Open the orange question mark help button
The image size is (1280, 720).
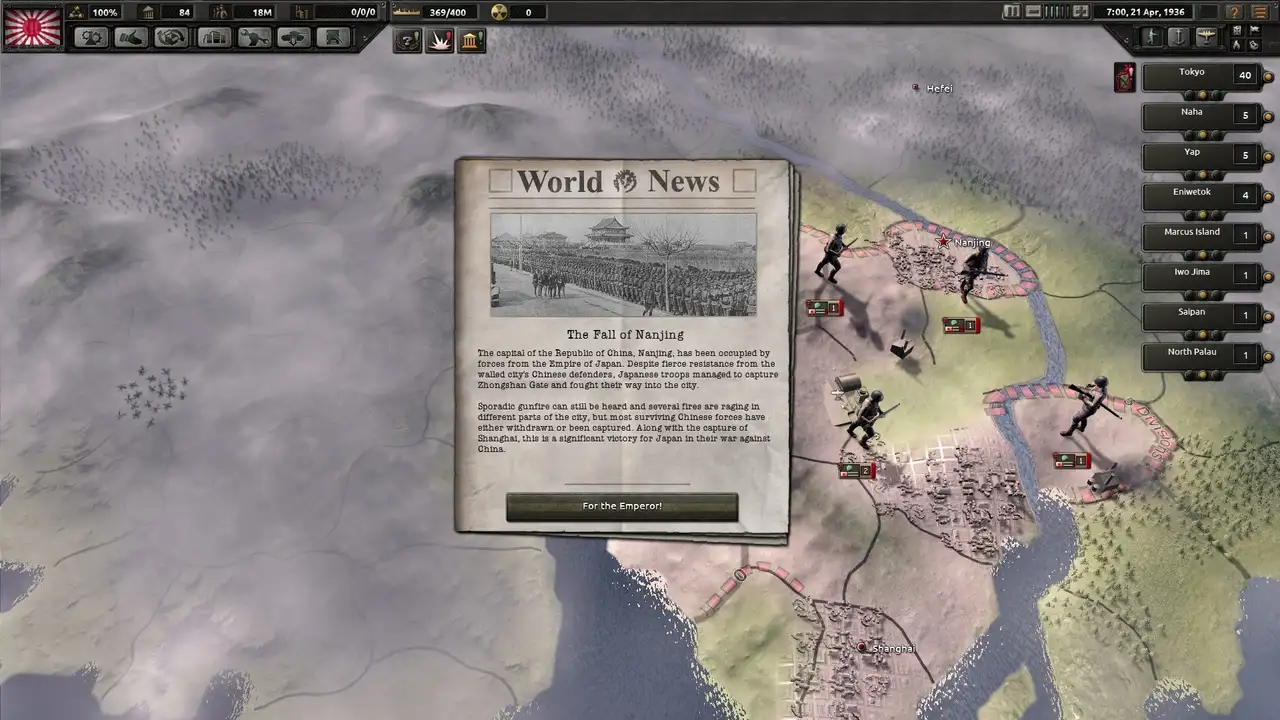pyautogui.click(x=1234, y=12)
